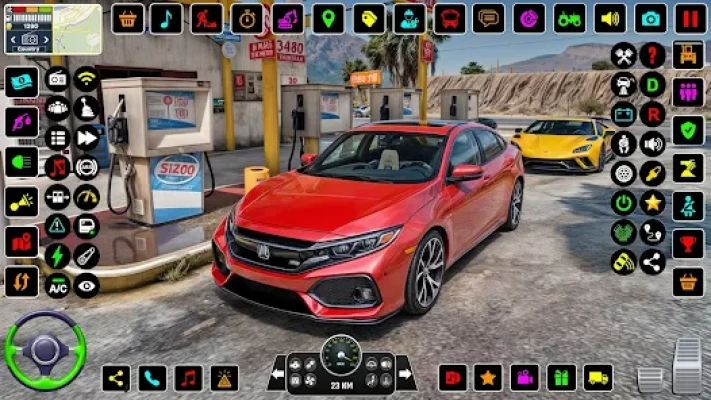Screen dimensions: 711x400
Task: Turn the green steering wheel
Action: tap(45, 350)
